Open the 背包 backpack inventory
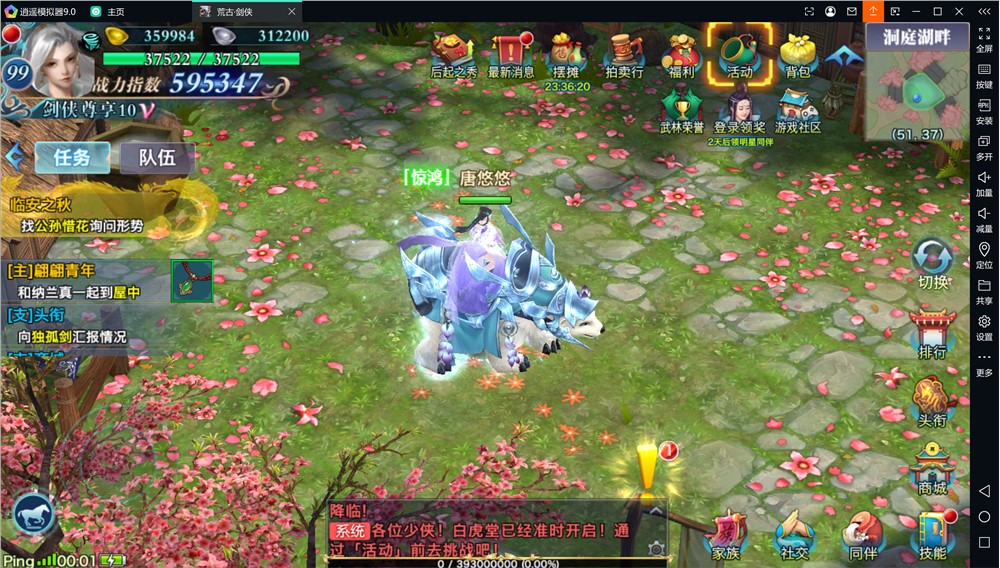Viewport: 1000px width, 568px height. pyautogui.click(x=797, y=53)
